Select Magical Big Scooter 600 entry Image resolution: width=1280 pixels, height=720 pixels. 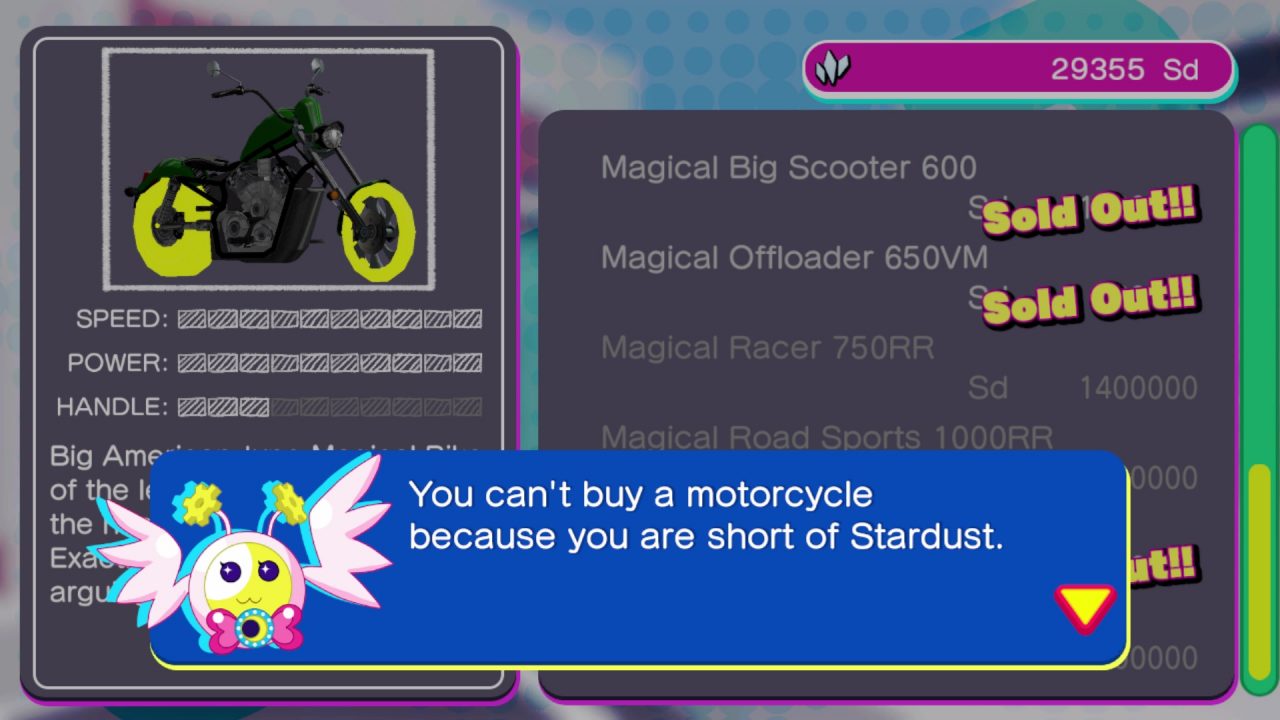pos(788,168)
